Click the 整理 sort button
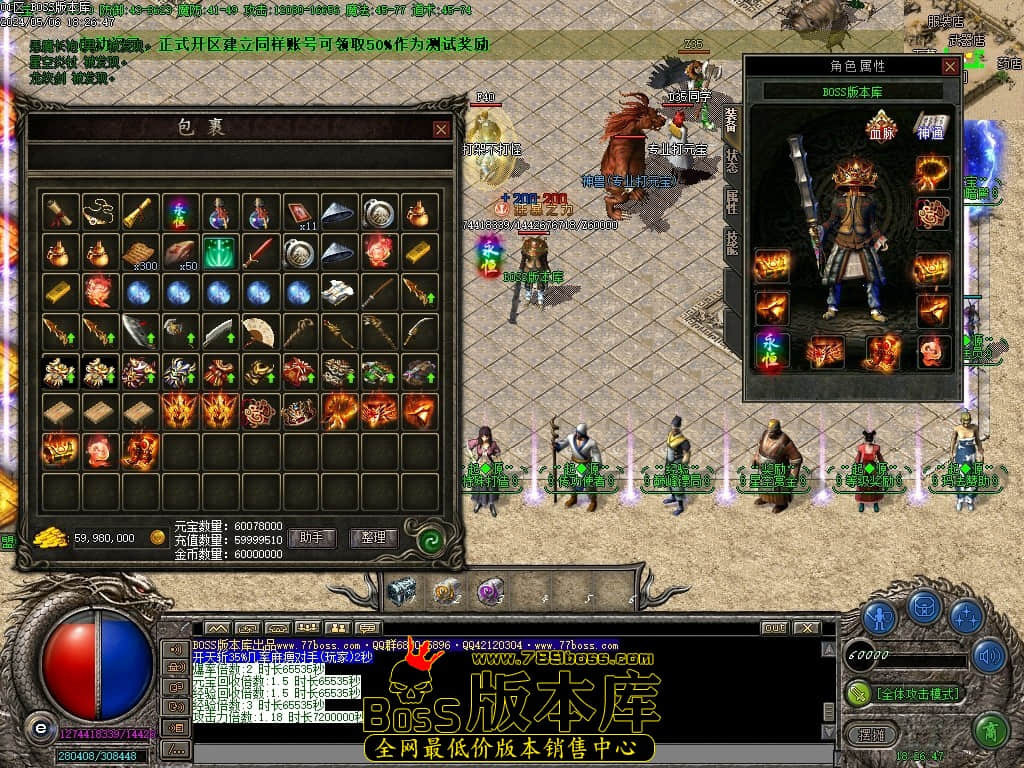The width and height of the screenshot is (1024, 768). pyautogui.click(x=374, y=538)
